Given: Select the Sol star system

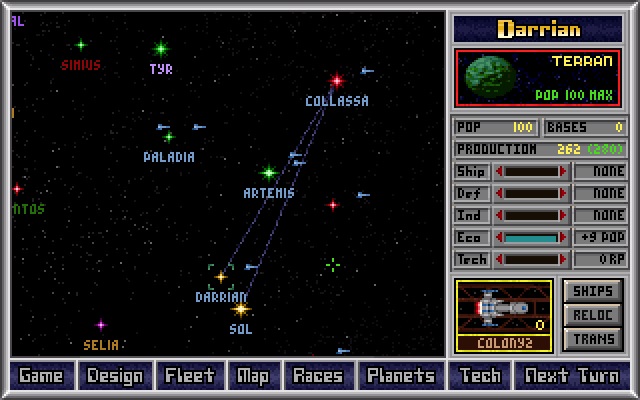Looking at the screenshot, I should click(x=240, y=309).
